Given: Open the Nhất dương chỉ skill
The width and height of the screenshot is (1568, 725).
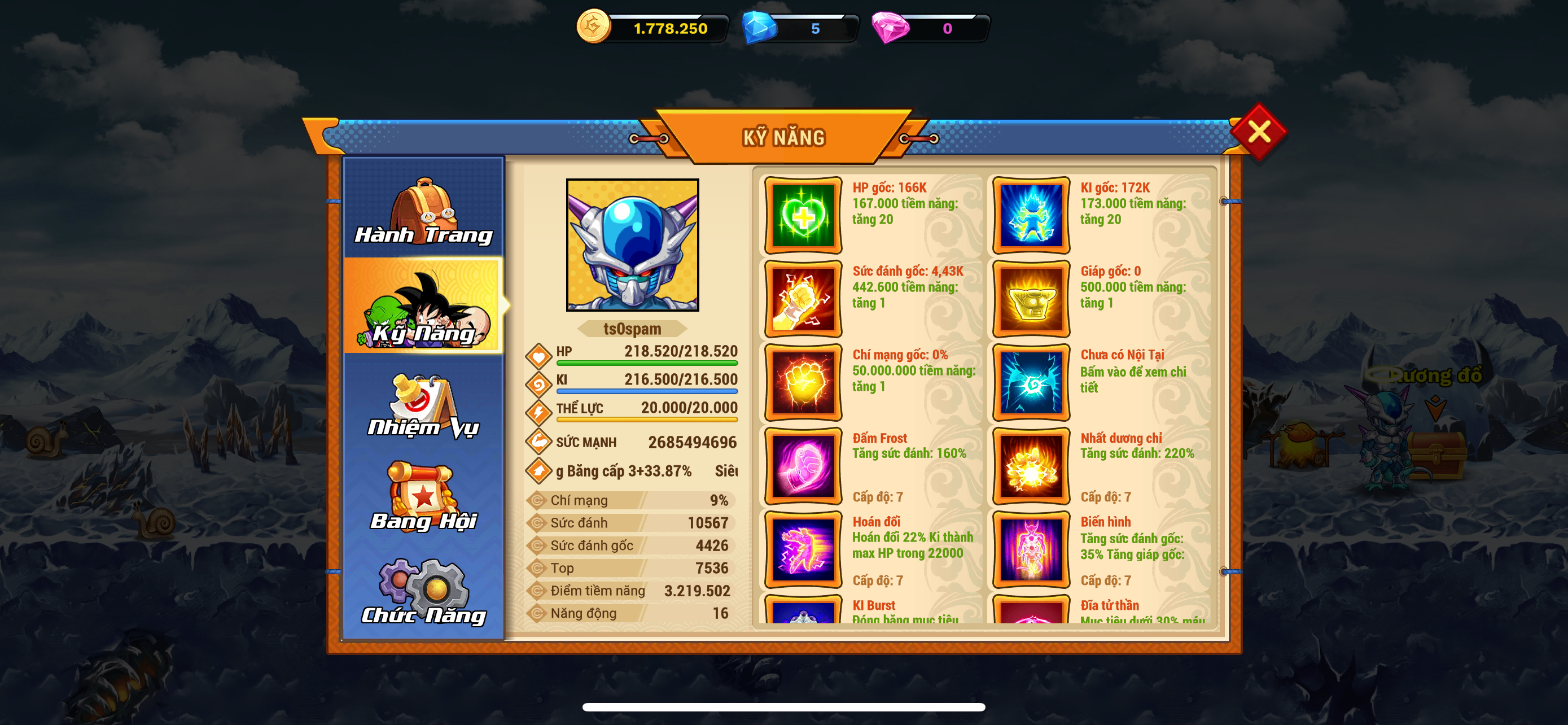Looking at the screenshot, I should [1031, 466].
